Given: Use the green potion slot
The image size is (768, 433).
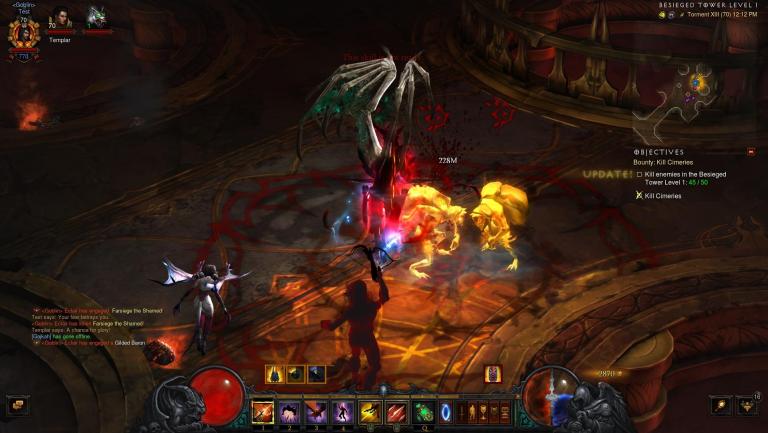Looking at the screenshot, I should coord(423,412).
